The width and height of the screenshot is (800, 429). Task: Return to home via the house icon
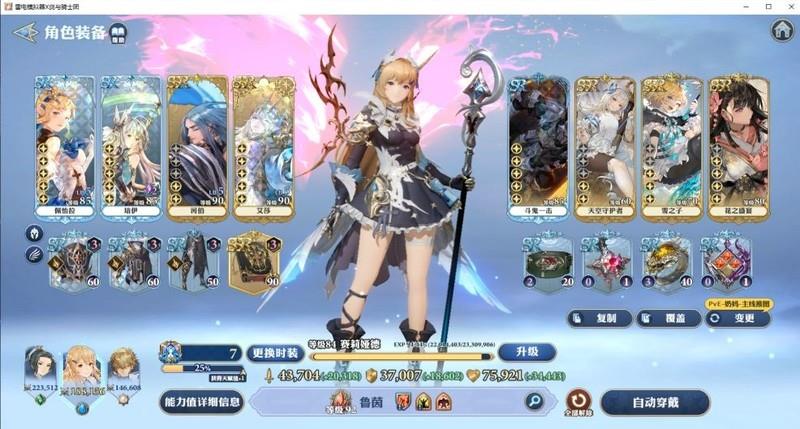click(781, 30)
